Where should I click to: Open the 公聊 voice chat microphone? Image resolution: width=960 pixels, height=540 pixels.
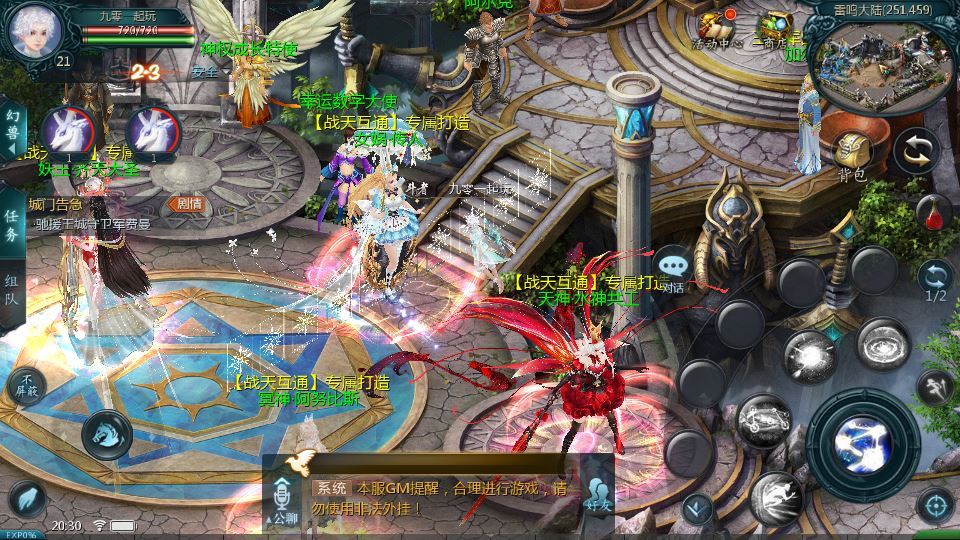[x=282, y=500]
